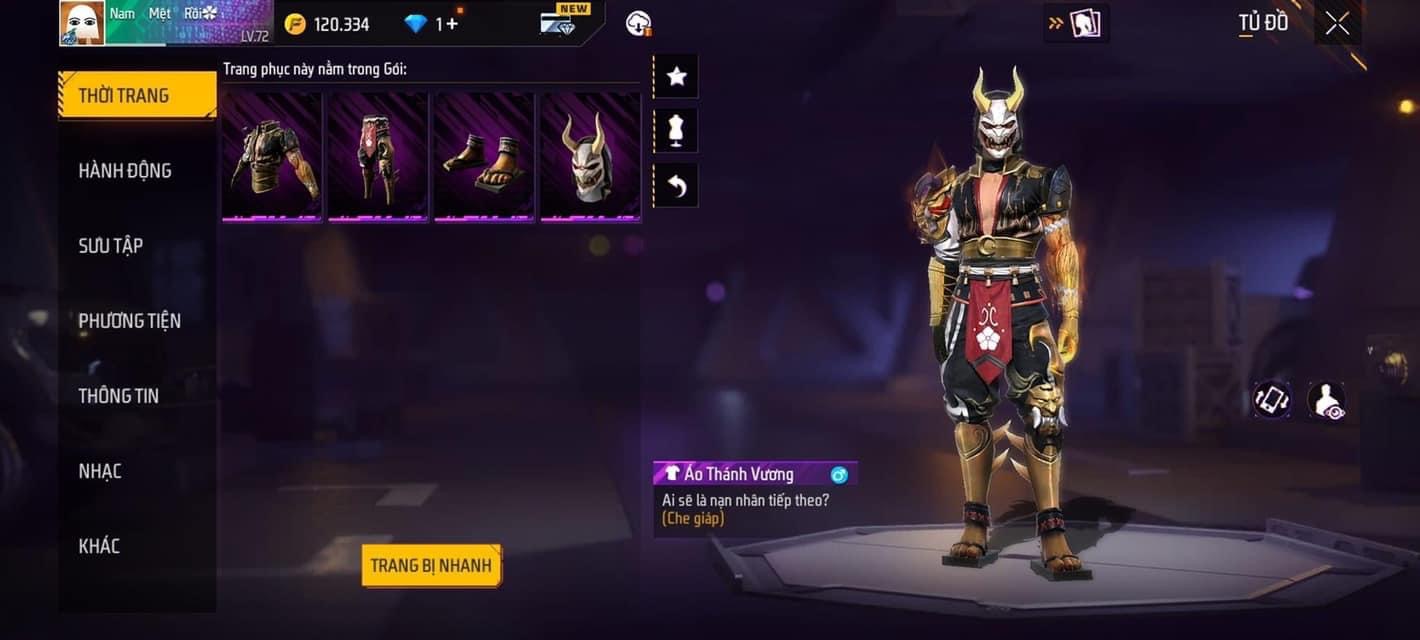This screenshot has width=1420, height=640.
Task: Select the Khác category
Action: coord(99,546)
